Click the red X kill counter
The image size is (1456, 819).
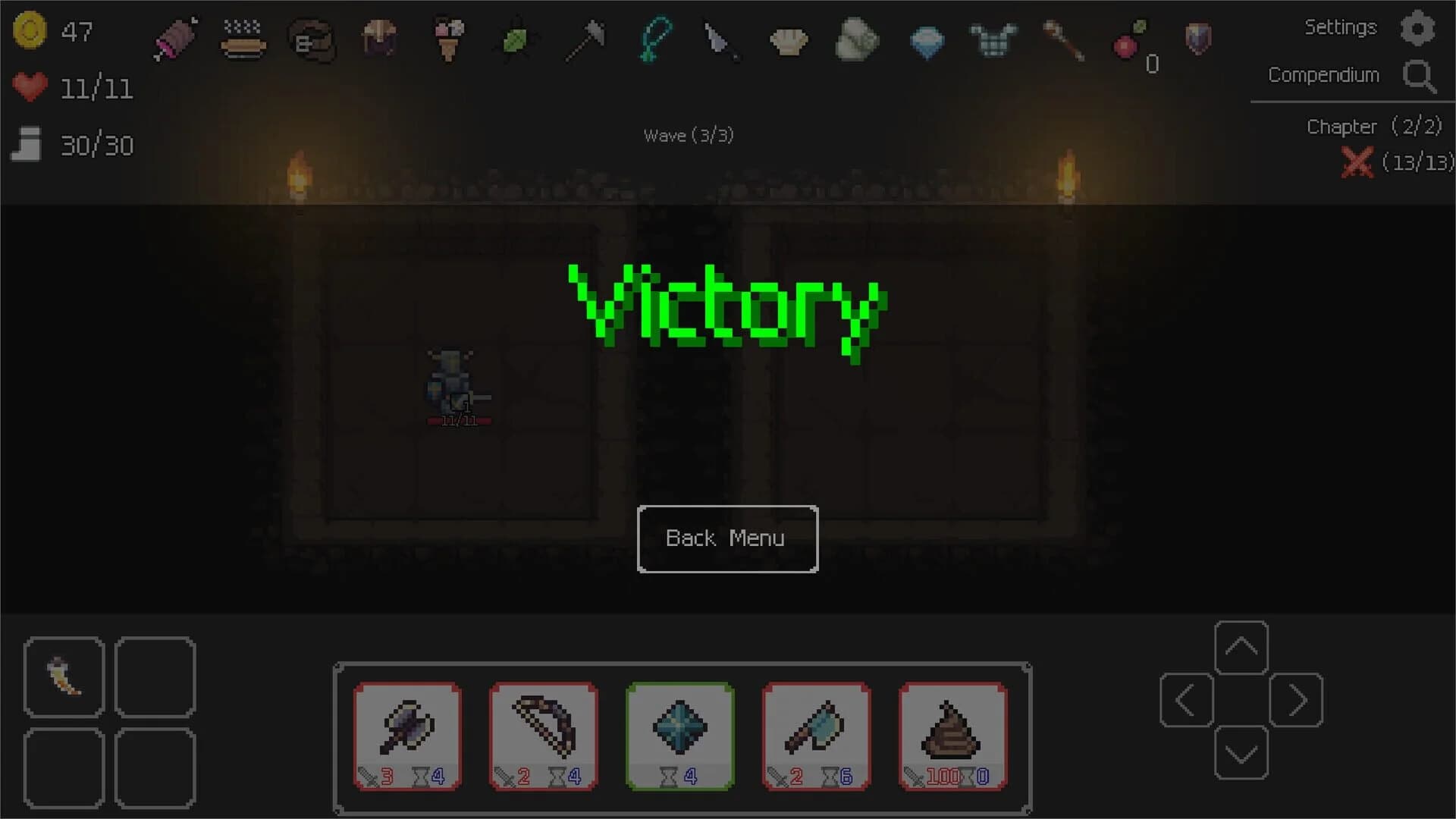click(x=1358, y=162)
